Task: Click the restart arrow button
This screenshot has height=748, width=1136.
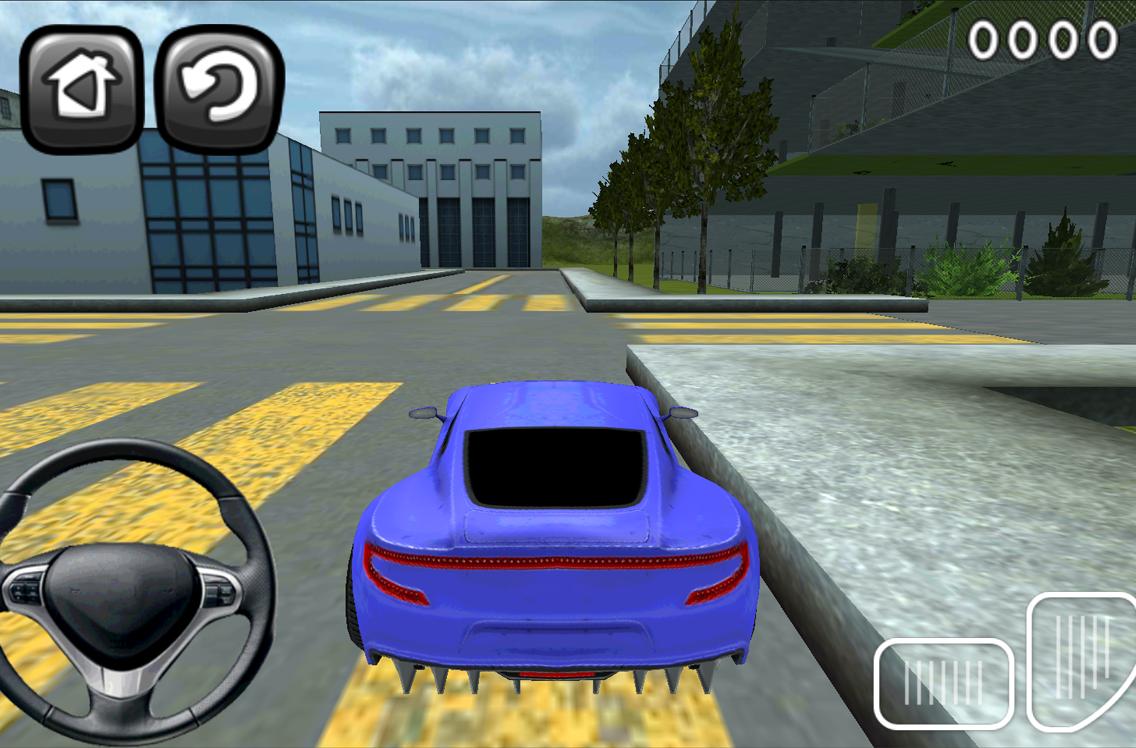Action: pos(220,89)
